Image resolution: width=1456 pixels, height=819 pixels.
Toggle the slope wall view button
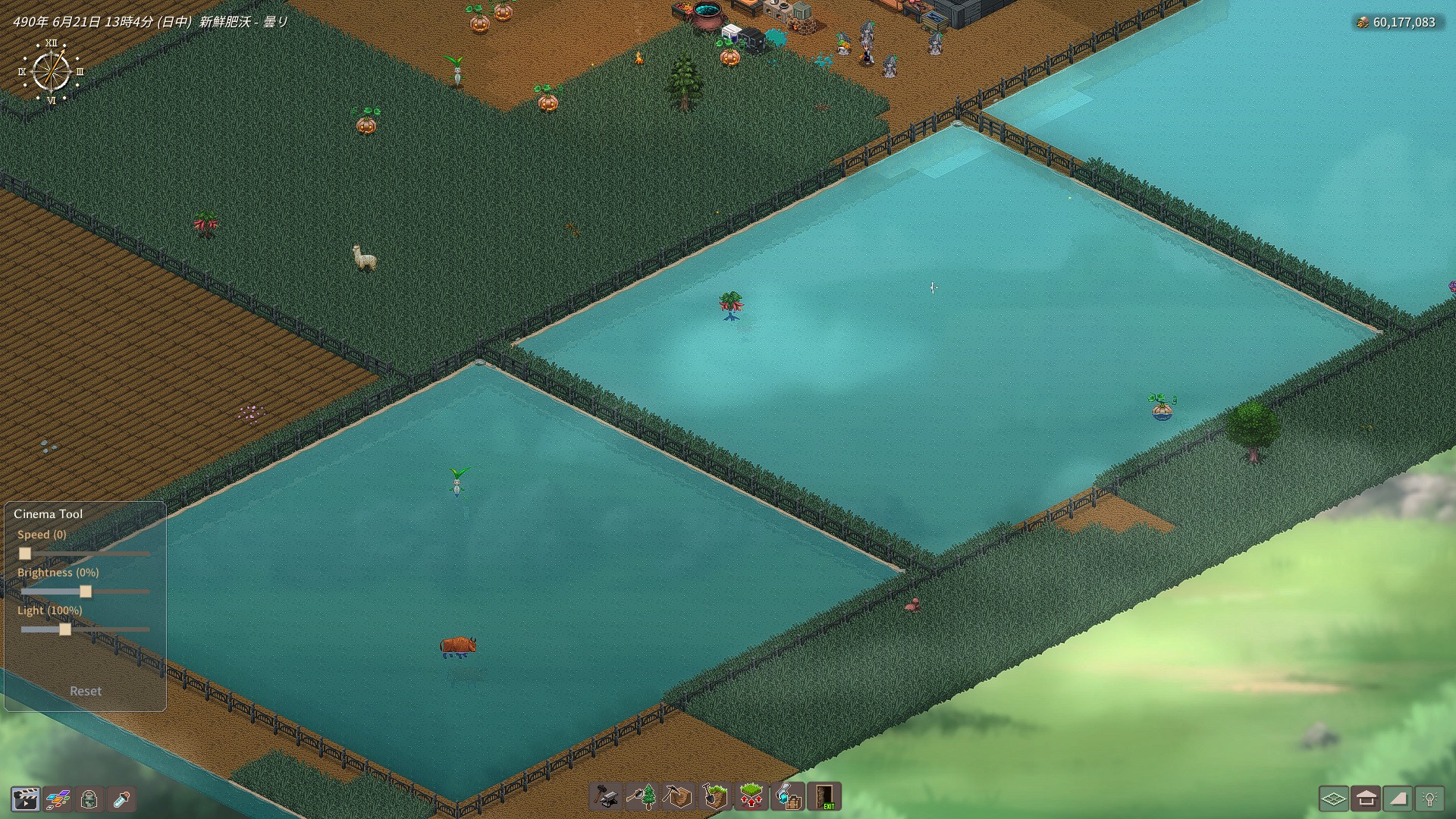[1398, 799]
